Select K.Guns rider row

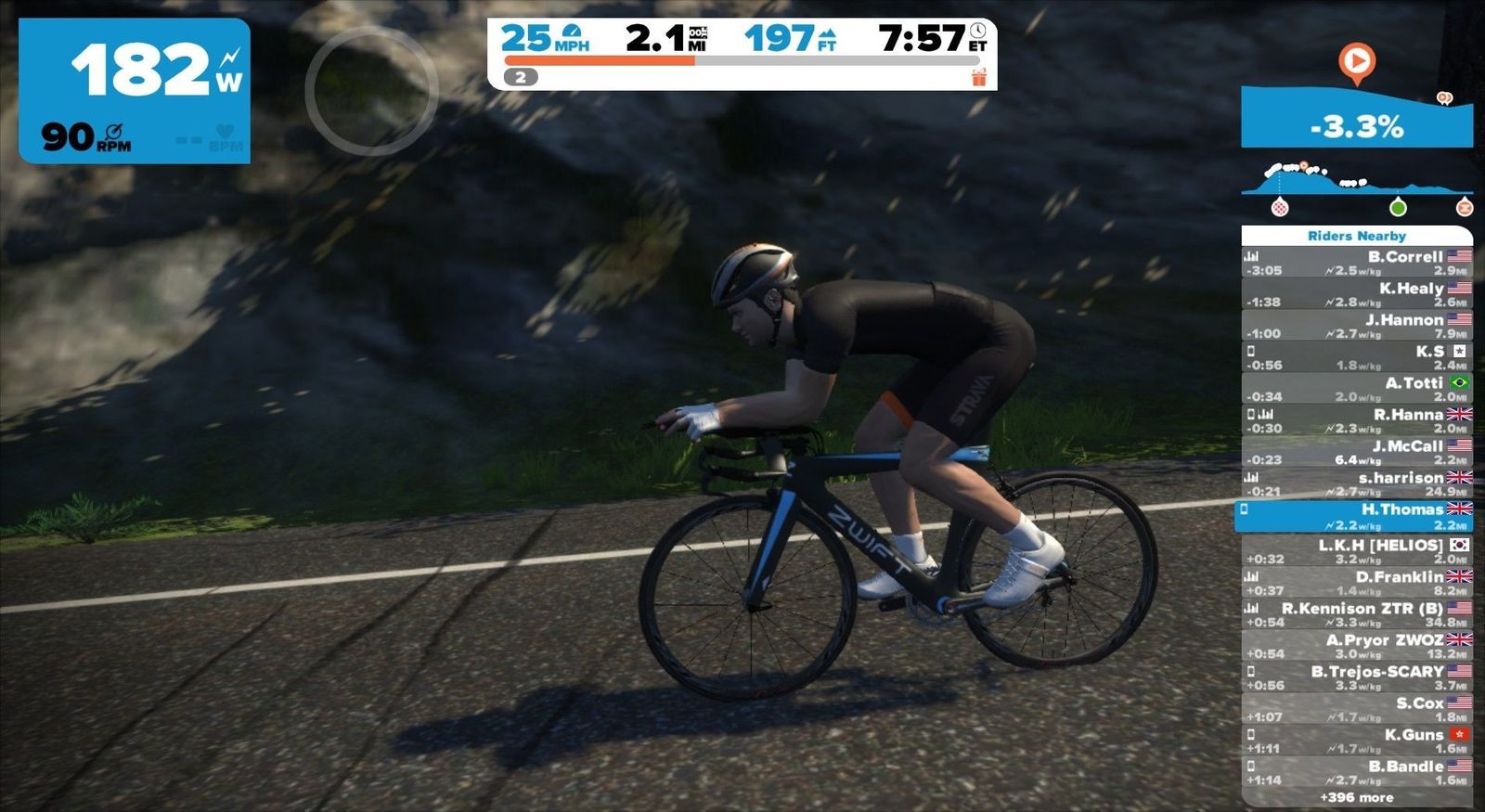point(1357,741)
